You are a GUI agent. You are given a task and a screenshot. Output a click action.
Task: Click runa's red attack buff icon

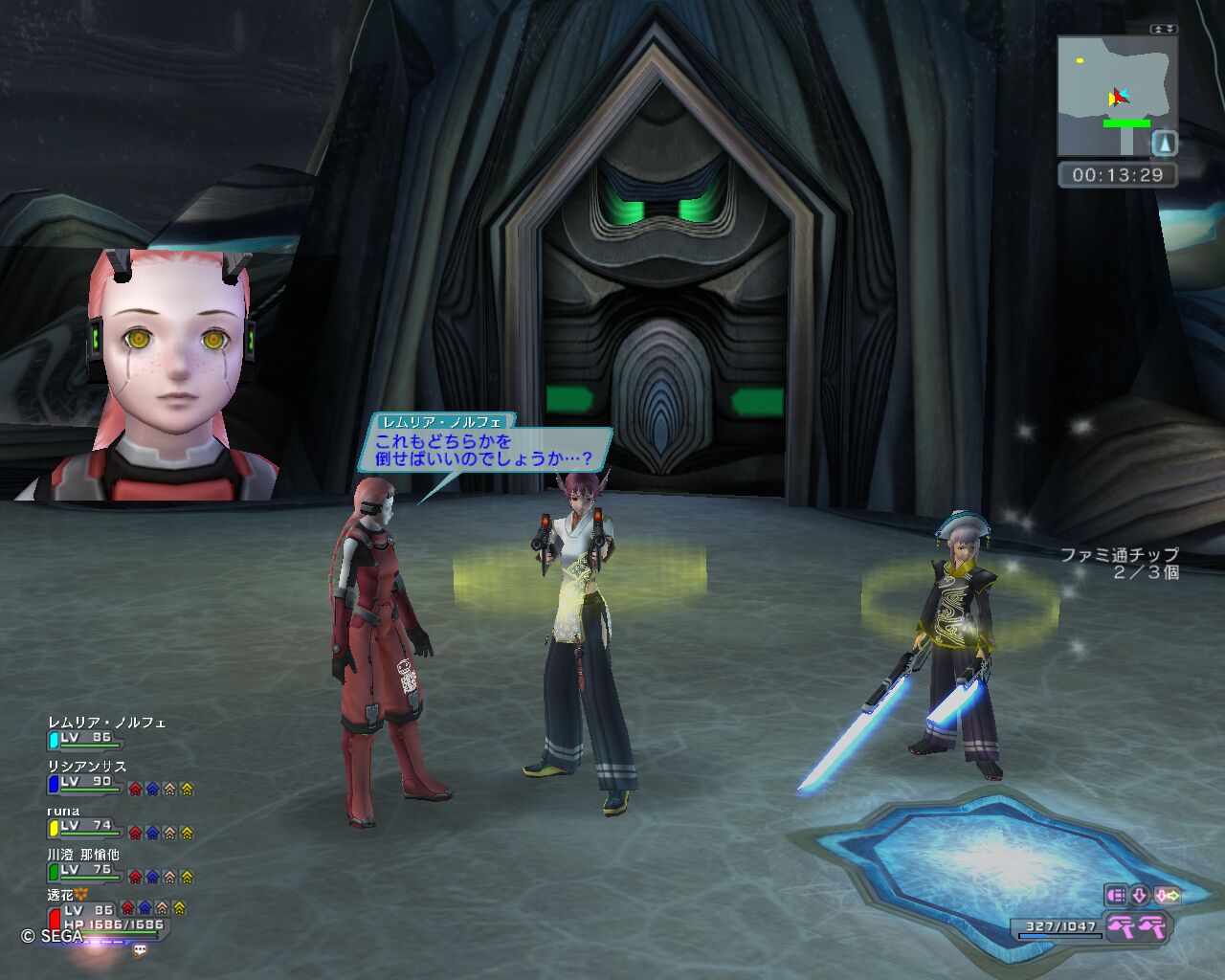135,833
